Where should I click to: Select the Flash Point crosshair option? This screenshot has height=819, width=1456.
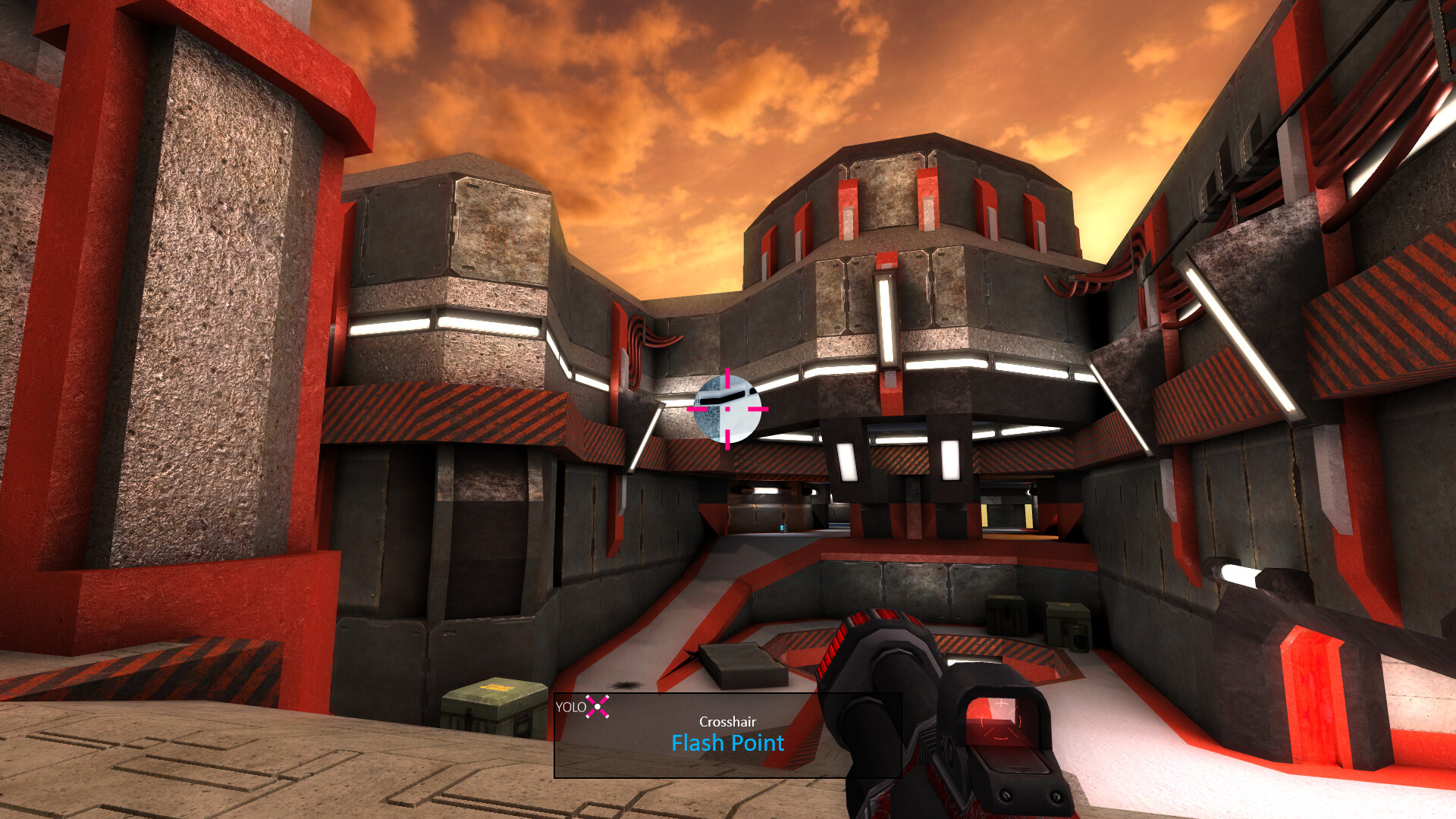726,744
